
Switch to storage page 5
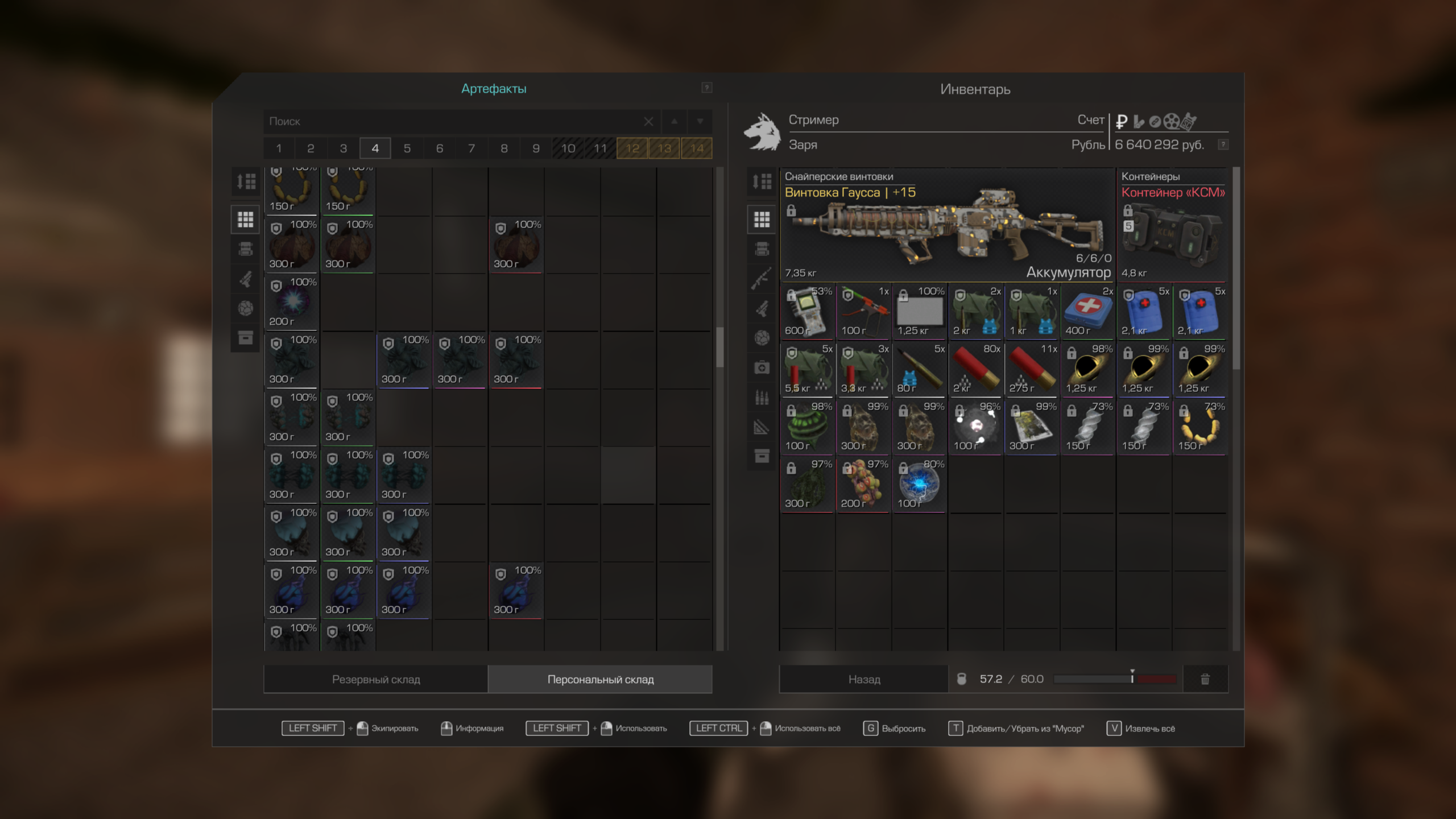pyautogui.click(x=407, y=148)
